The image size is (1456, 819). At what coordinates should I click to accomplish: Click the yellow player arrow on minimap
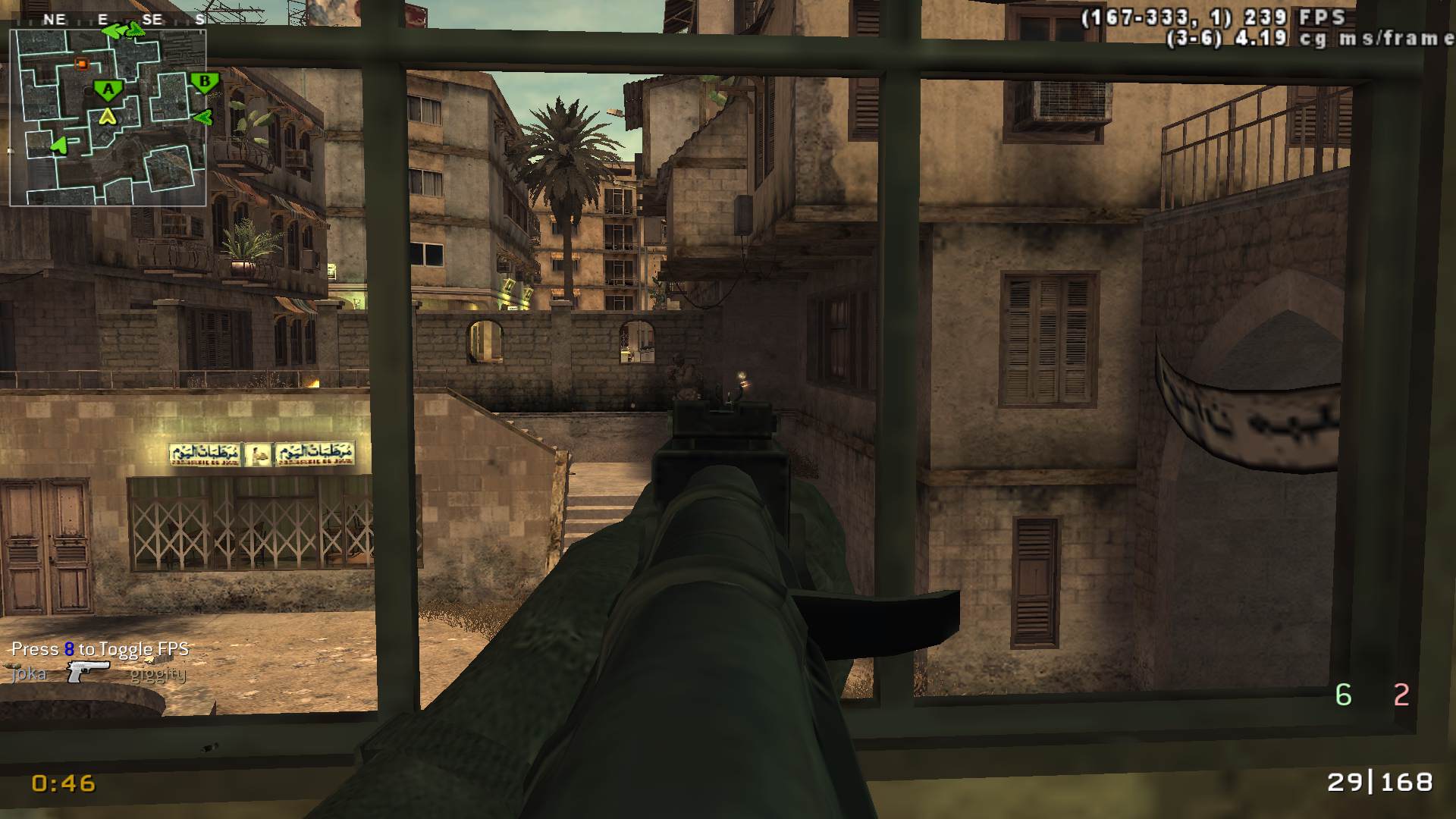point(108,116)
